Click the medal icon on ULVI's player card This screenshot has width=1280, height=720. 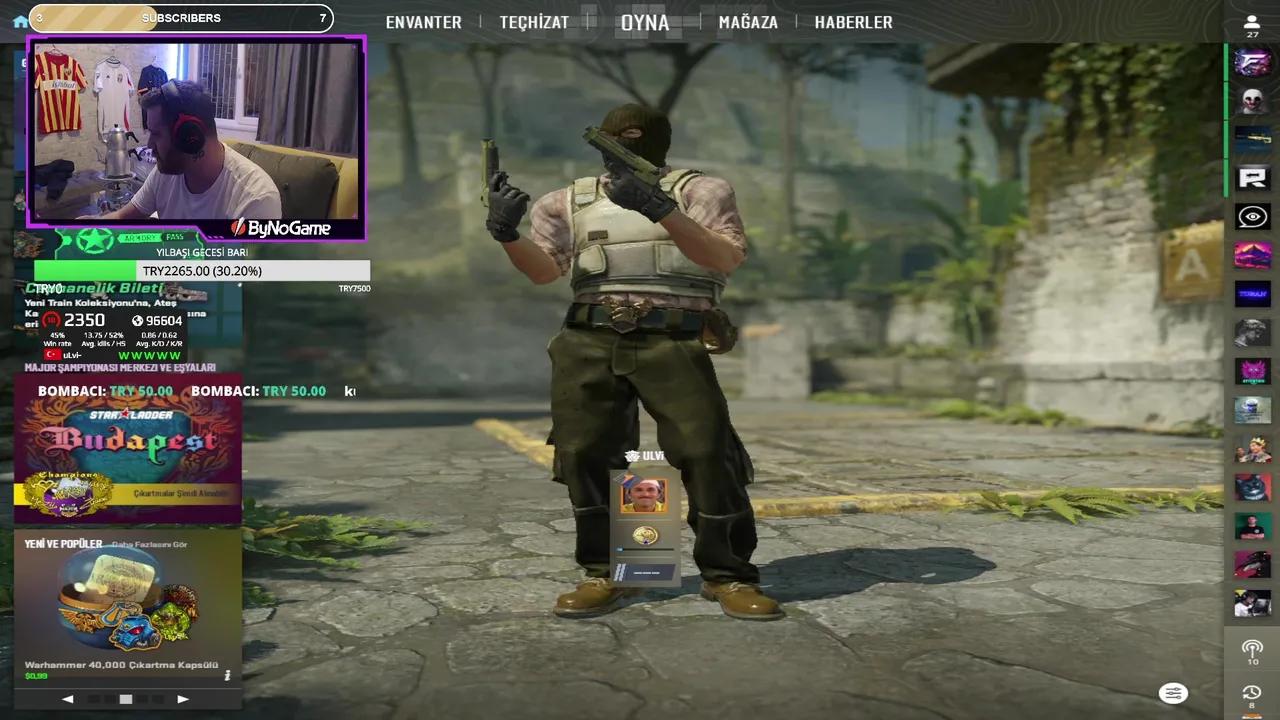[x=644, y=535]
